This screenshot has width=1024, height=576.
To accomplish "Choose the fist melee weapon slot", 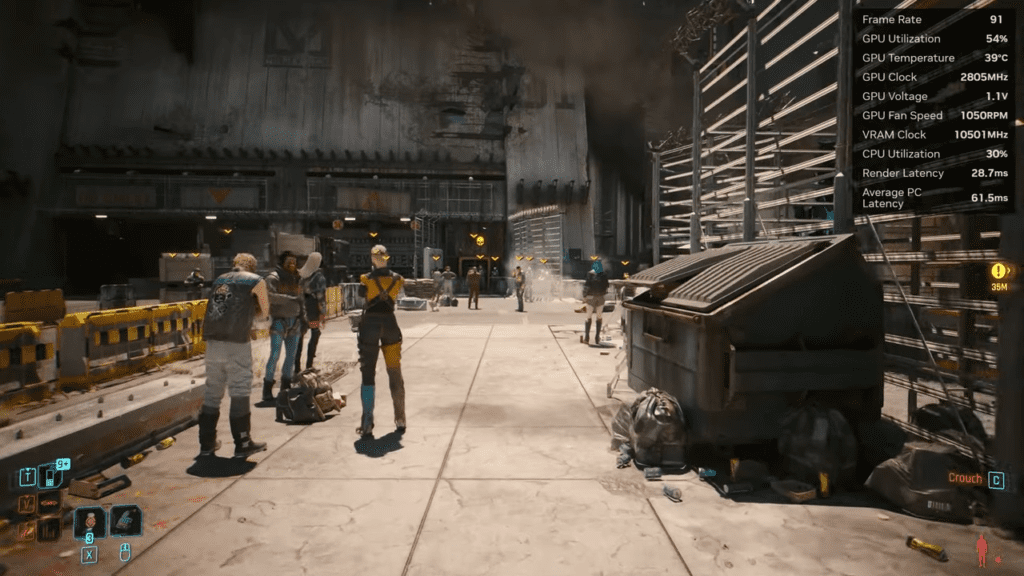I will coord(126,520).
